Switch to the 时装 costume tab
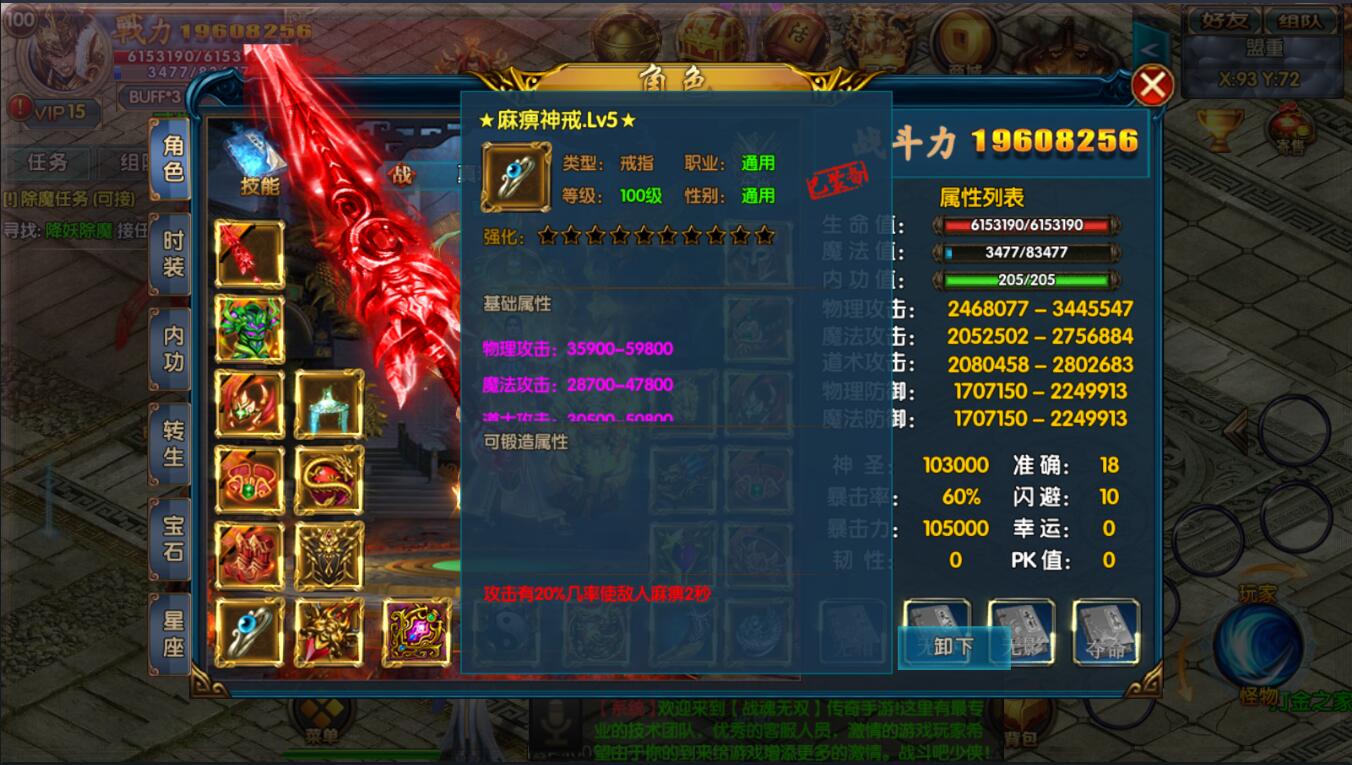The width and height of the screenshot is (1352, 765). click(x=173, y=254)
